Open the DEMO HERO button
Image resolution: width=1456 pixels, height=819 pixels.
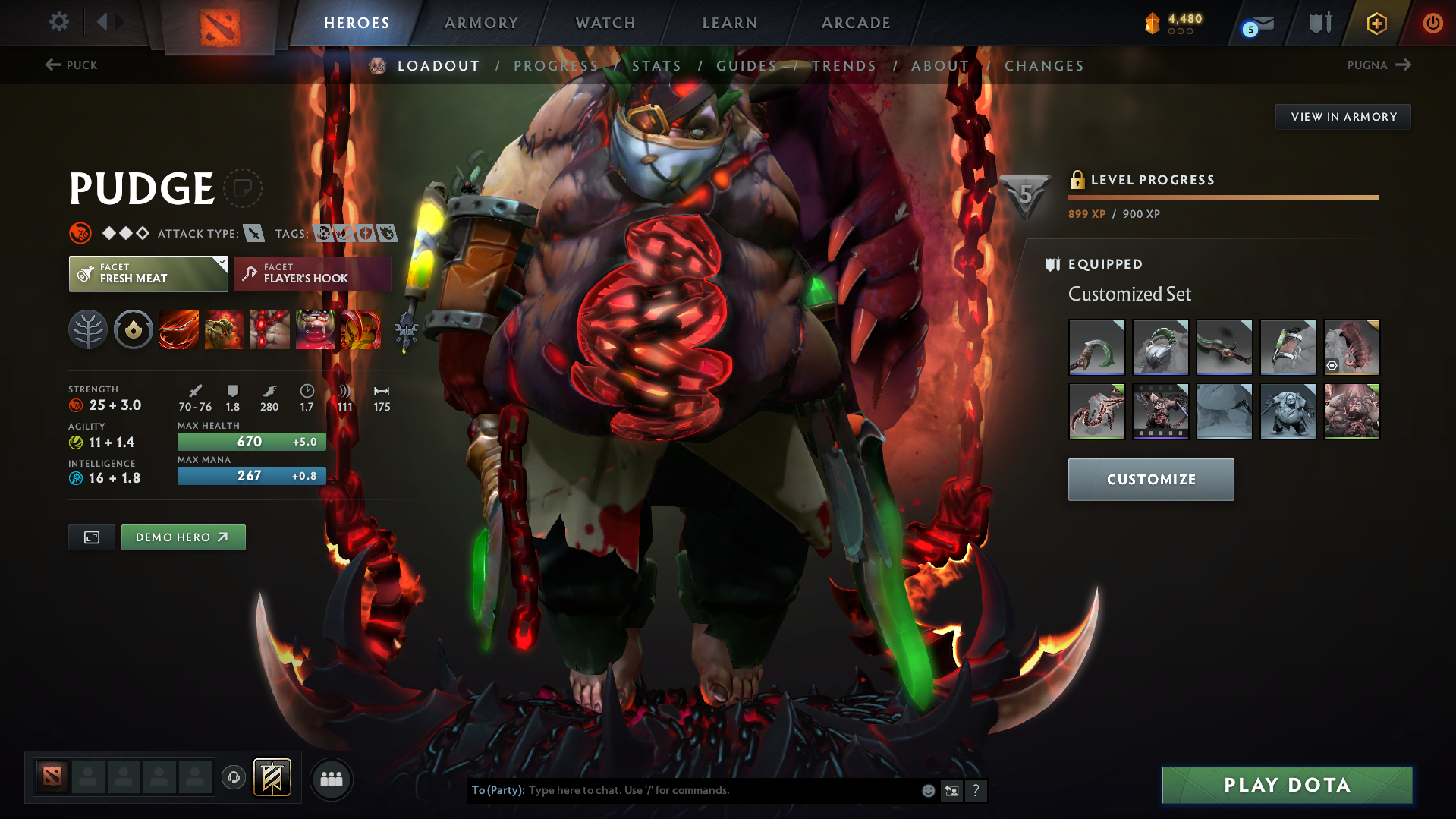183,537
